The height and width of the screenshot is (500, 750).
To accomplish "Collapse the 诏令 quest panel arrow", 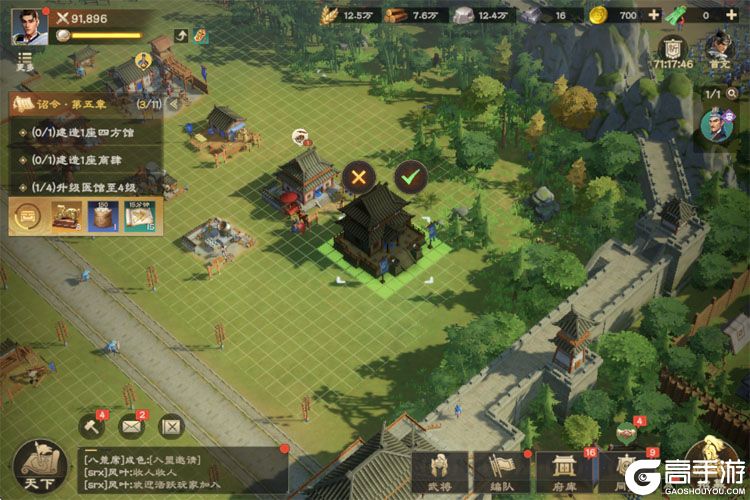I will point(174,103).
